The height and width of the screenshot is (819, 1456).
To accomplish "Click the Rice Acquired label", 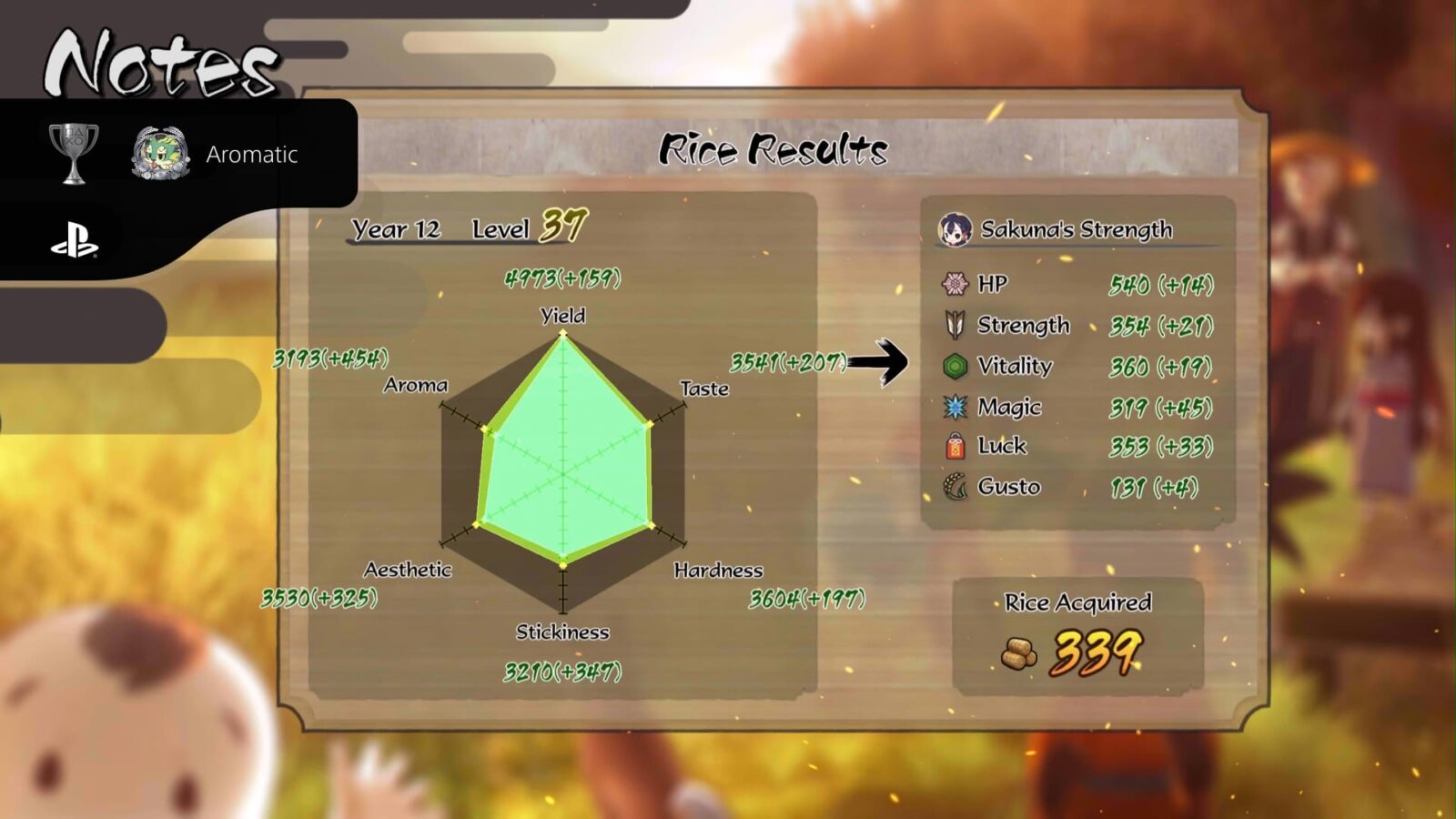I will tap(1077, 602).
